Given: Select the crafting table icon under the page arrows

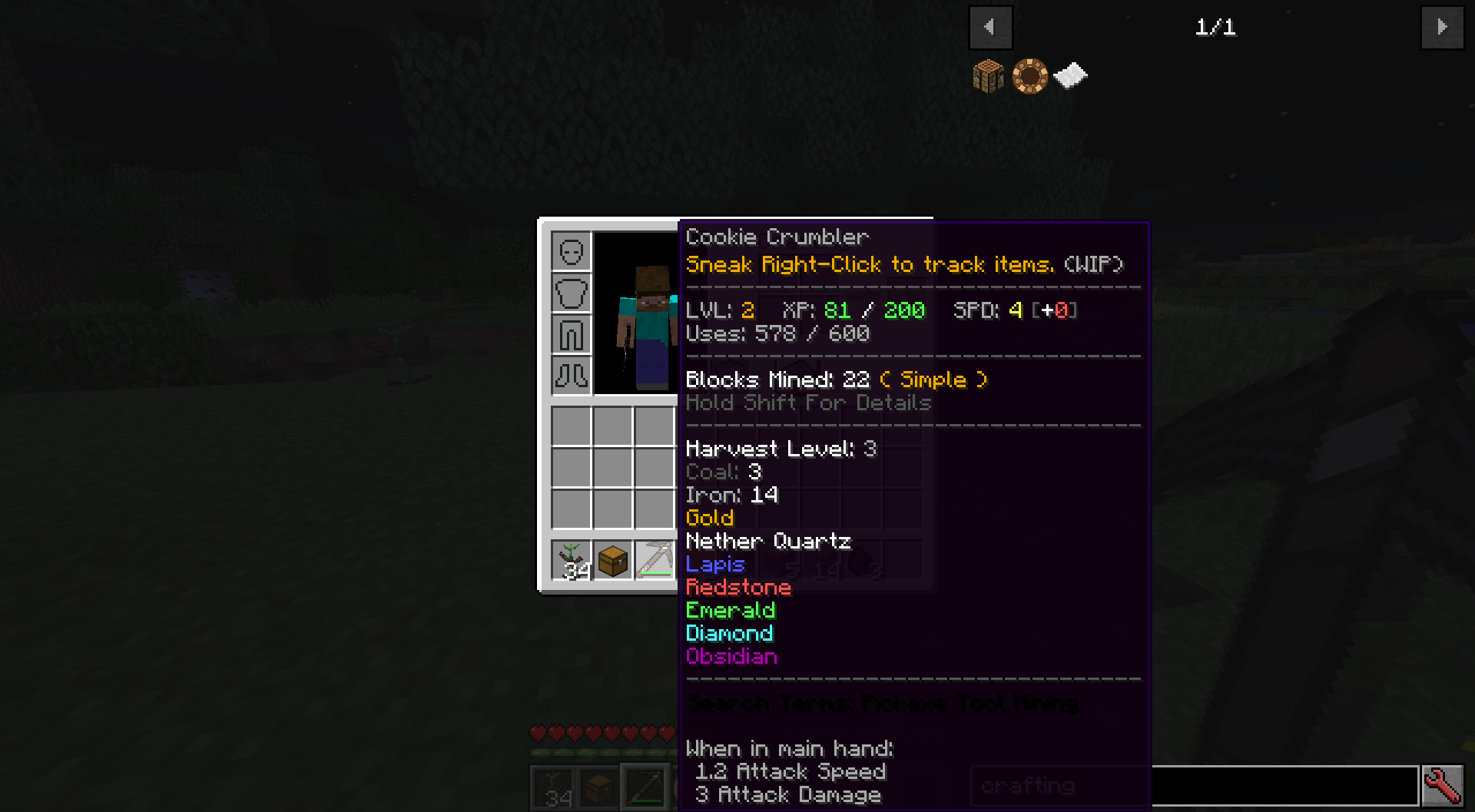Looking at the screenshot, I should tap(988, 75).
